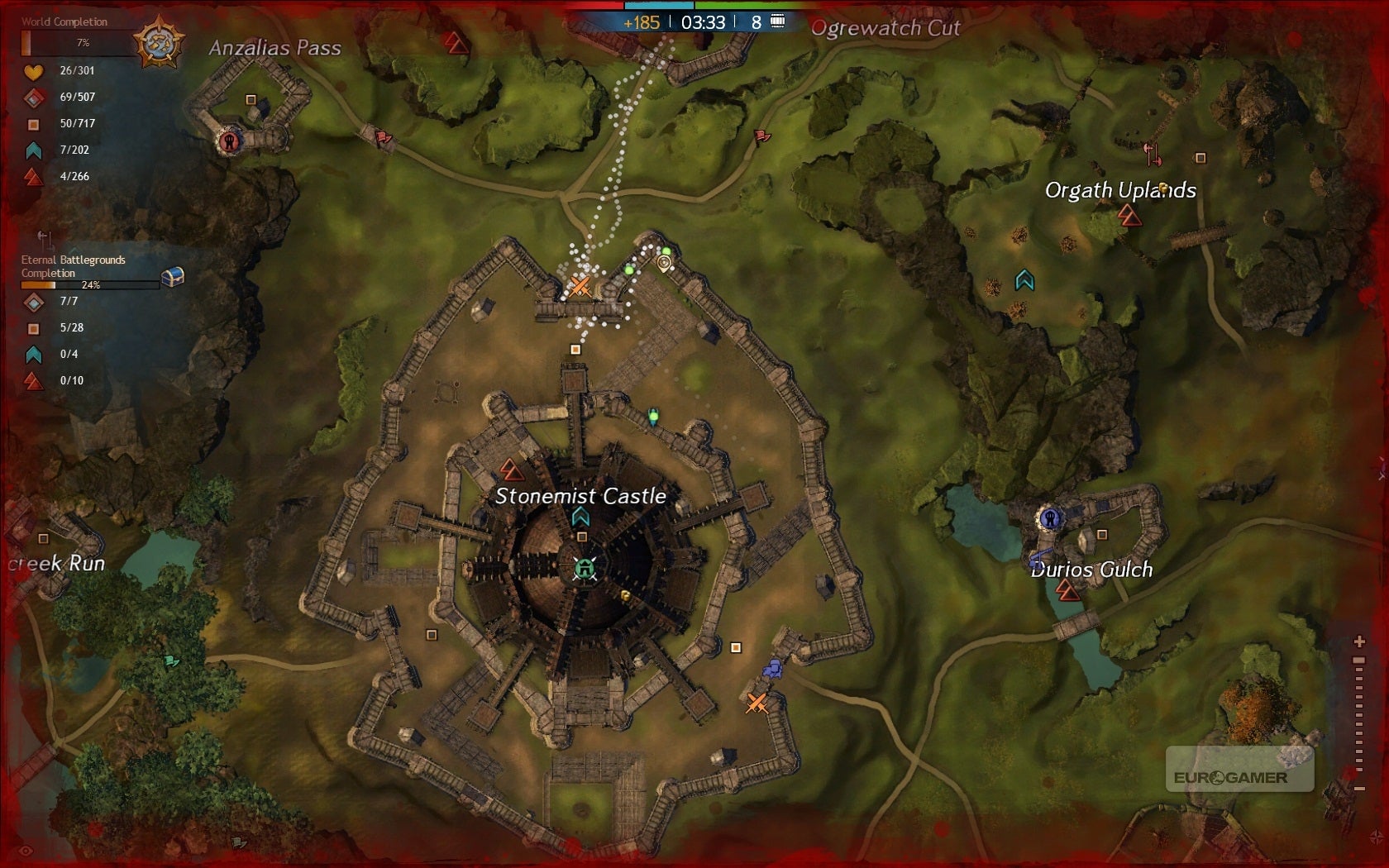The width and height of the screenshot is (1389, 868).
Task: Zoom in with the plus button
Action: pos(1358,641)
